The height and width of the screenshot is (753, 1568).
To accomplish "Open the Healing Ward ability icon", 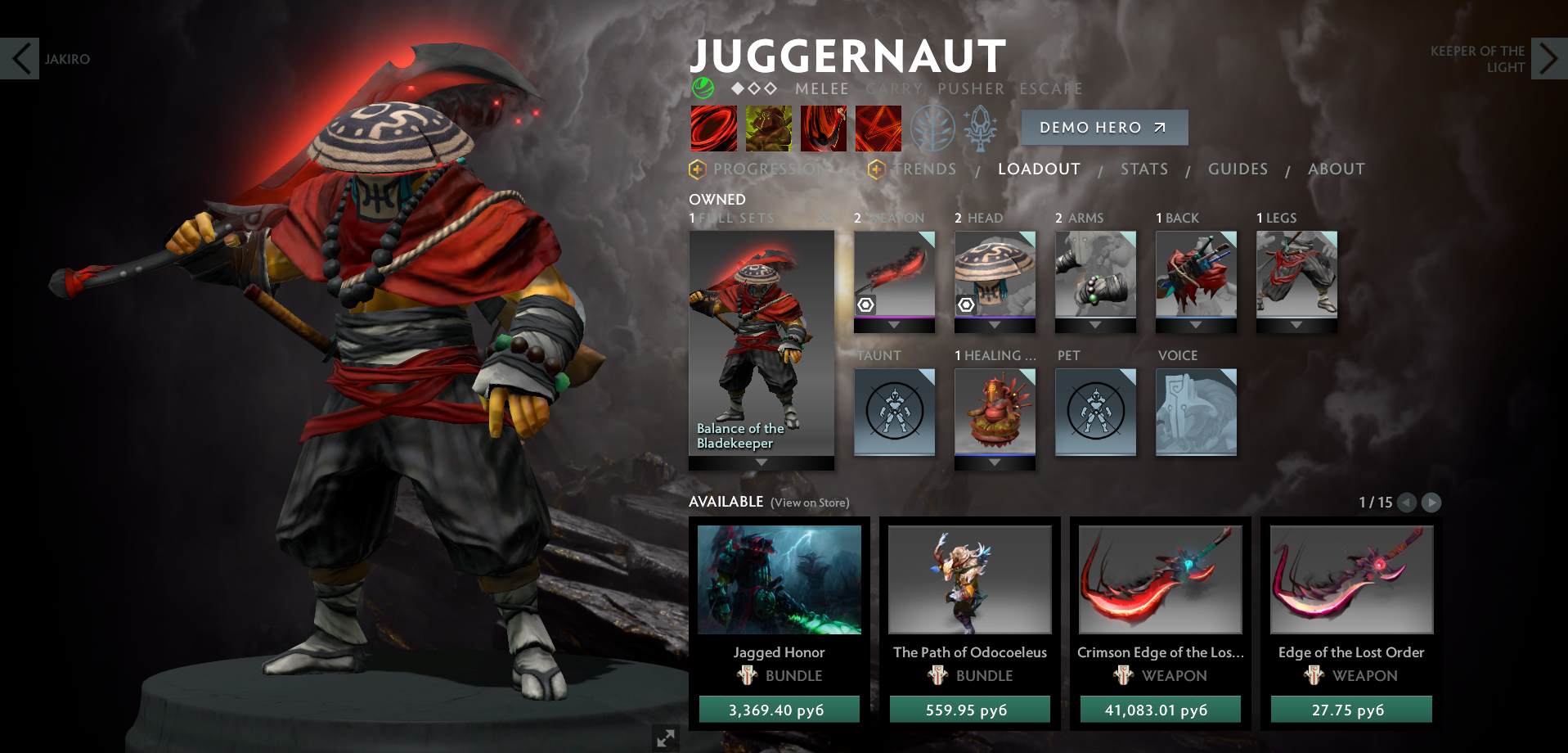I will (768, 128).
